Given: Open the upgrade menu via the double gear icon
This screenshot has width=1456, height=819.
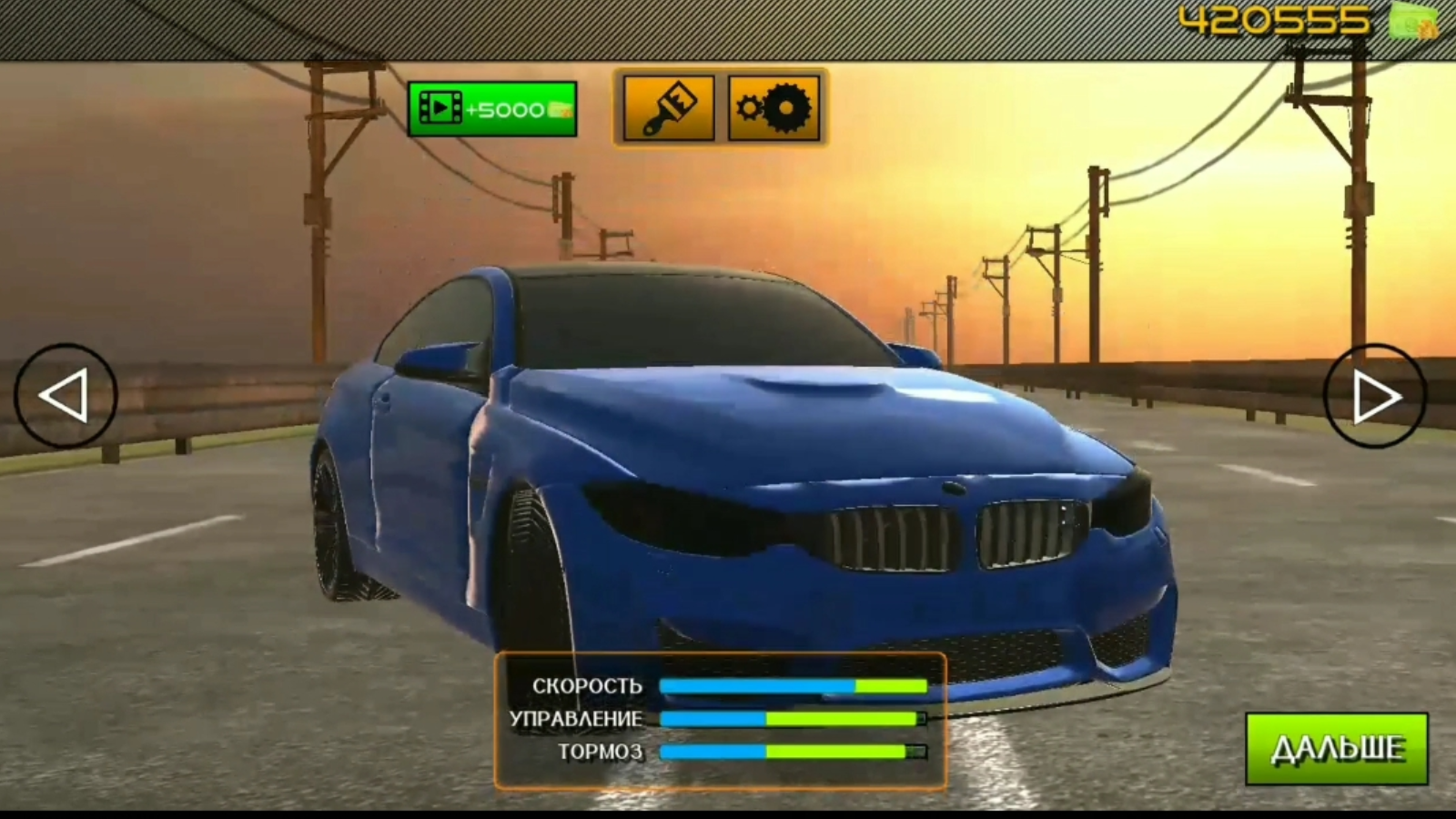Looking at the screenshot, I should [774, 106].
